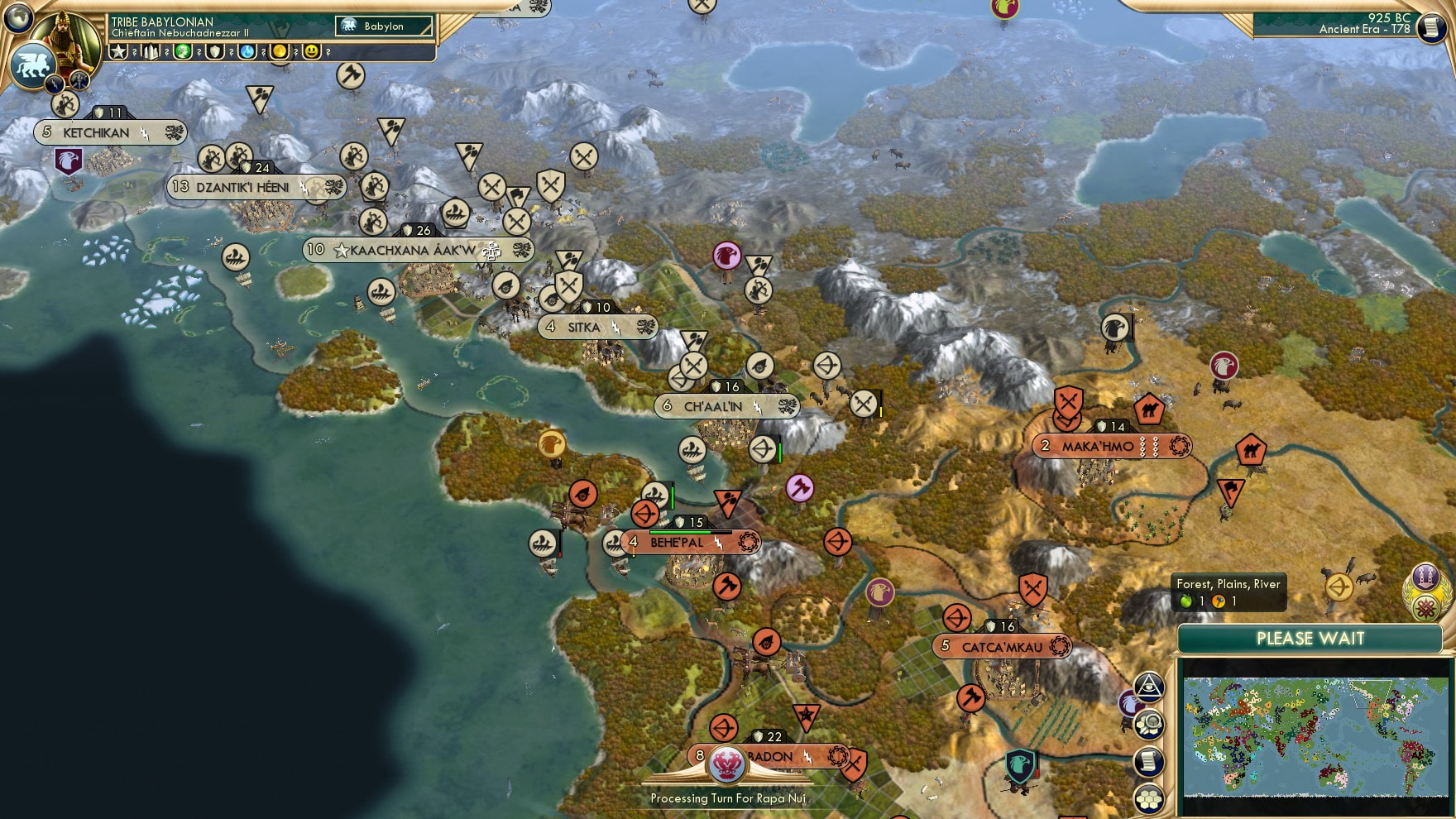The width and height of the screenshot is (1456, 819).
Task: Click the green Culture icon in the top bar
Action: [182, 51]
